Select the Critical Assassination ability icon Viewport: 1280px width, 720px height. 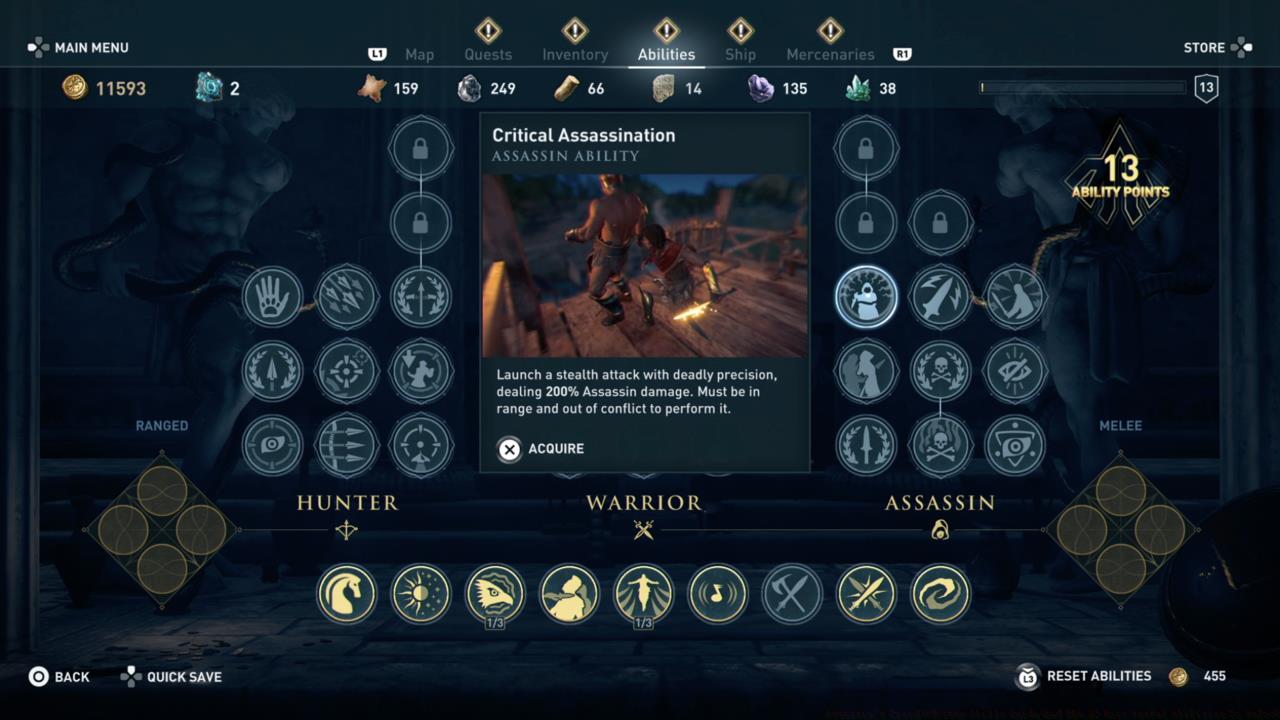[x=866, y=296]
